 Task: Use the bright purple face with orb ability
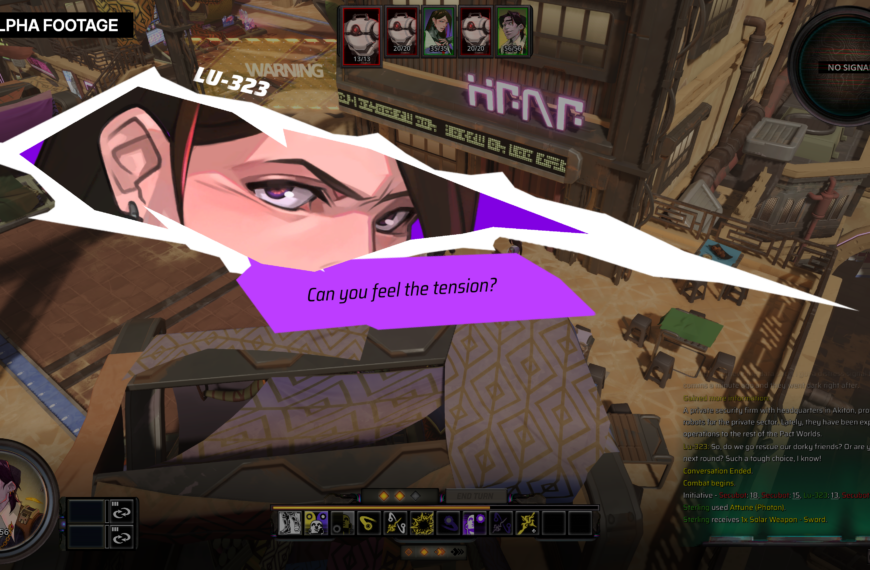[474, 523]
